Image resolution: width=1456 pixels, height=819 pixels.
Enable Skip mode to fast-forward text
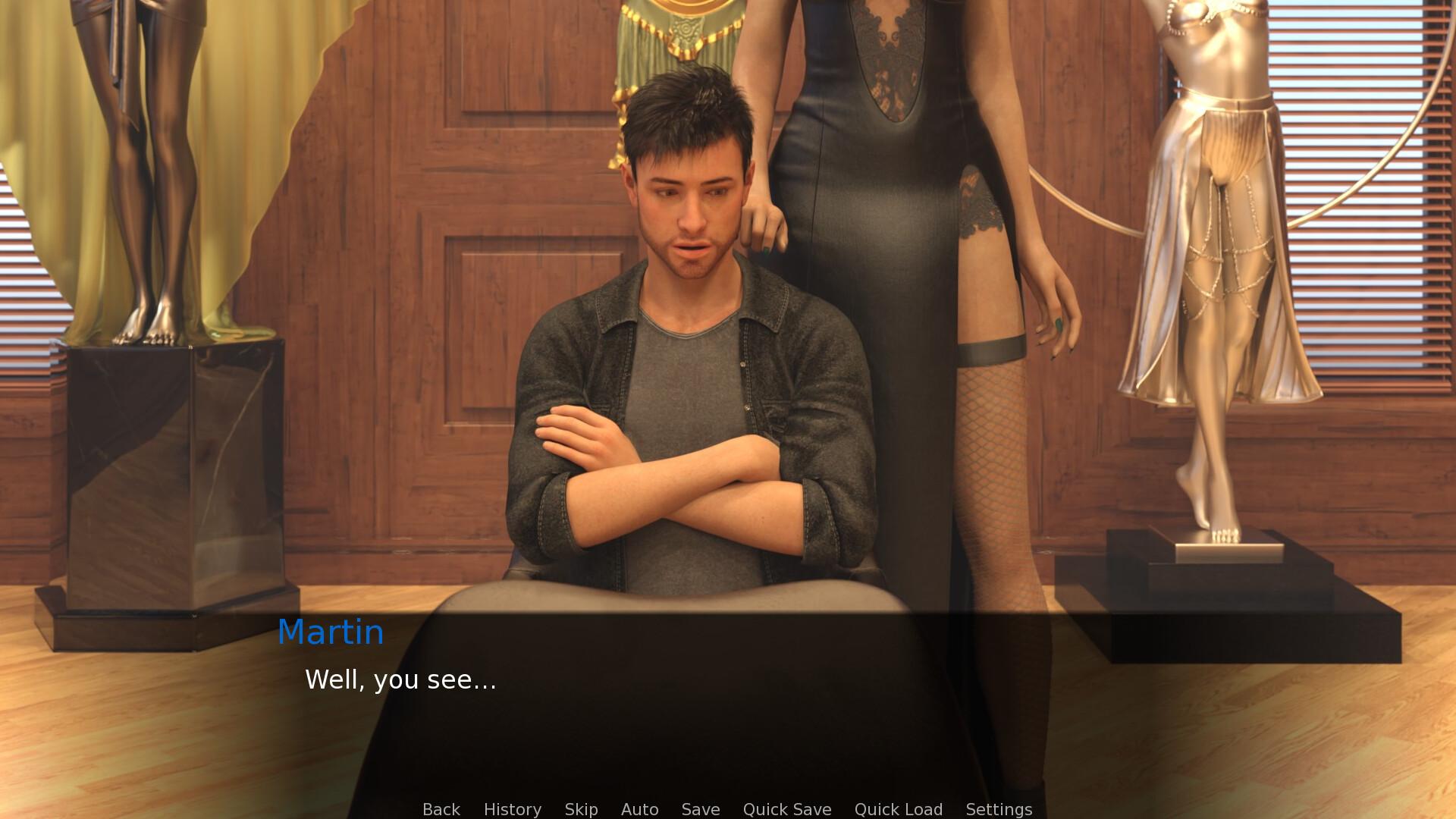pos(580,809)
